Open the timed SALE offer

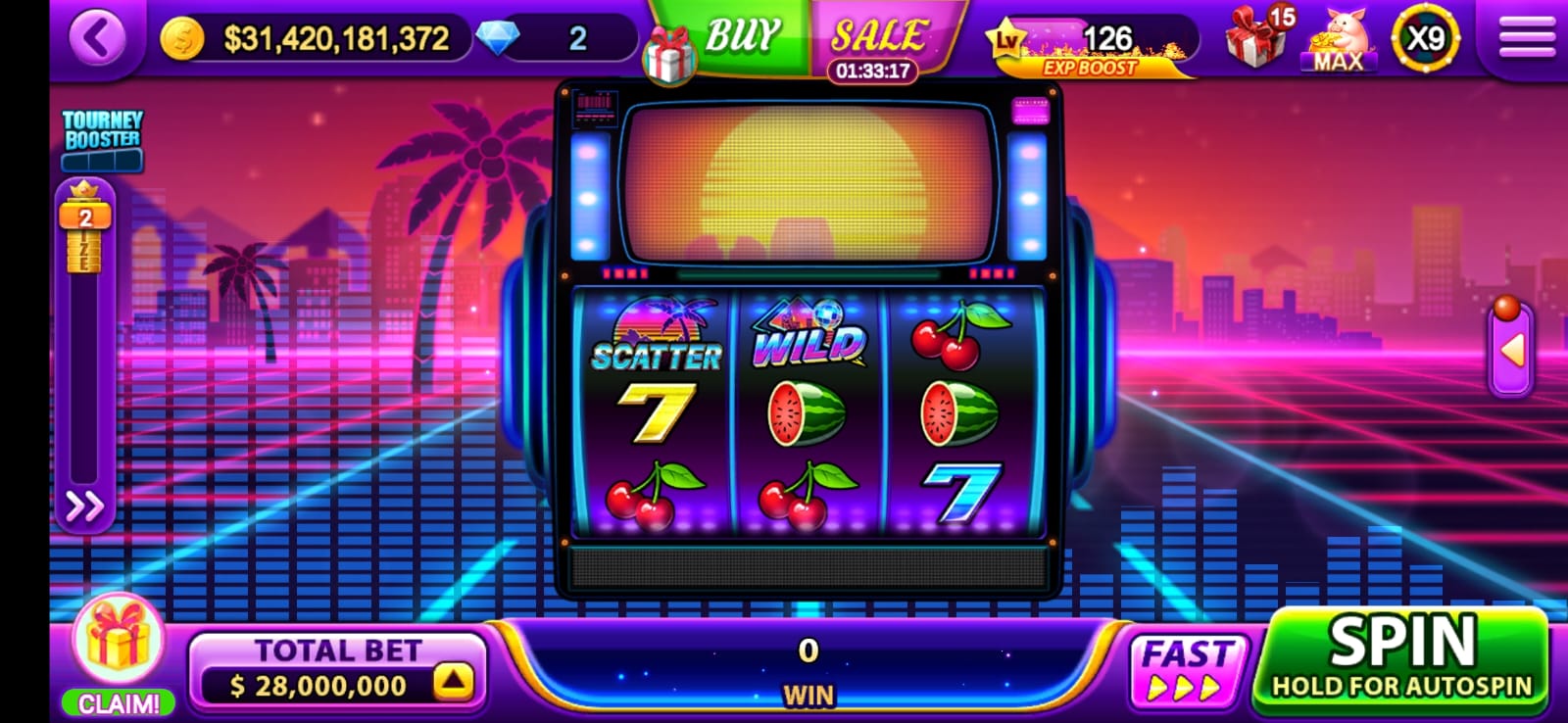877,39
